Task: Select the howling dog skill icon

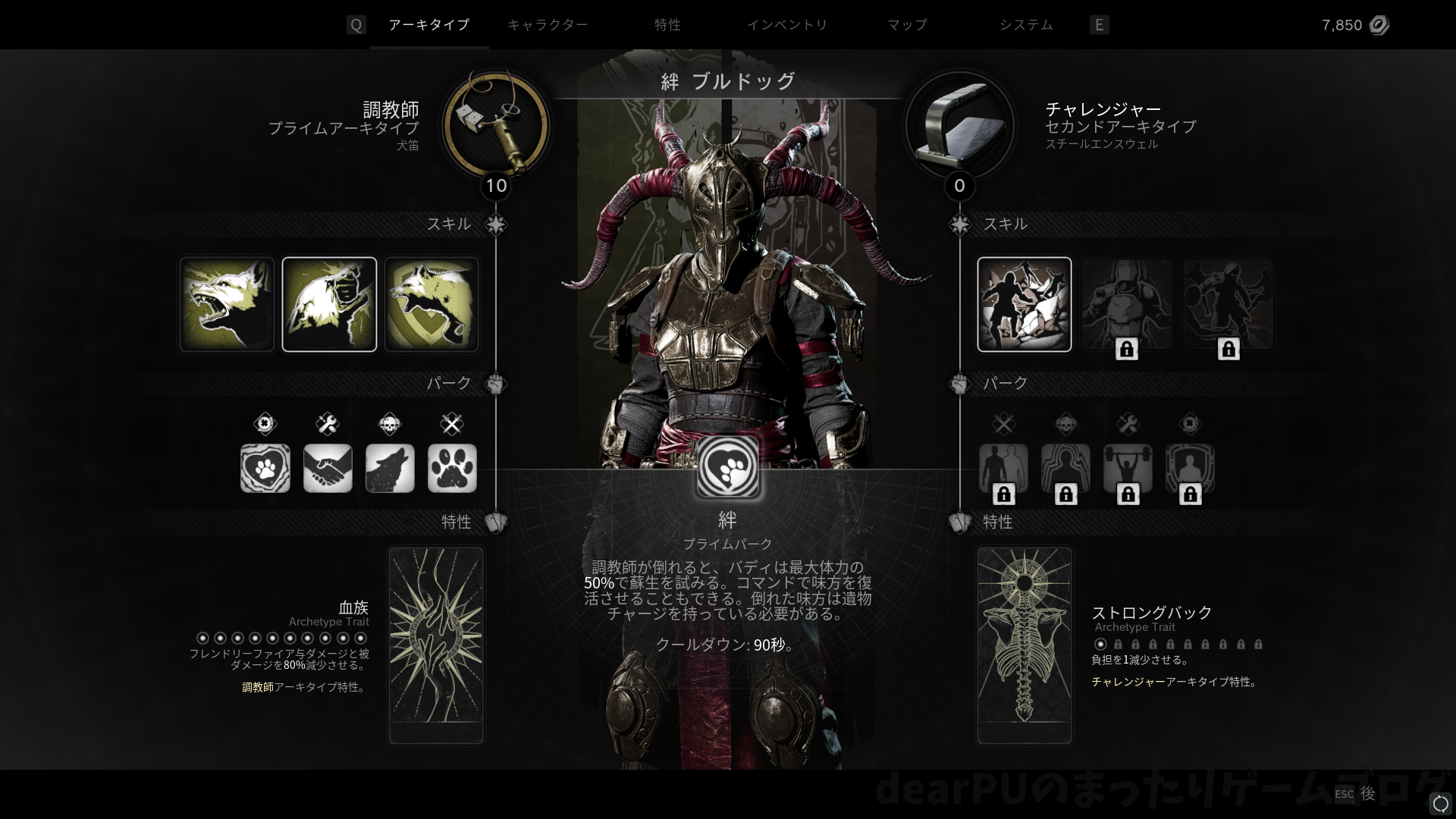Action: point(227,304)
